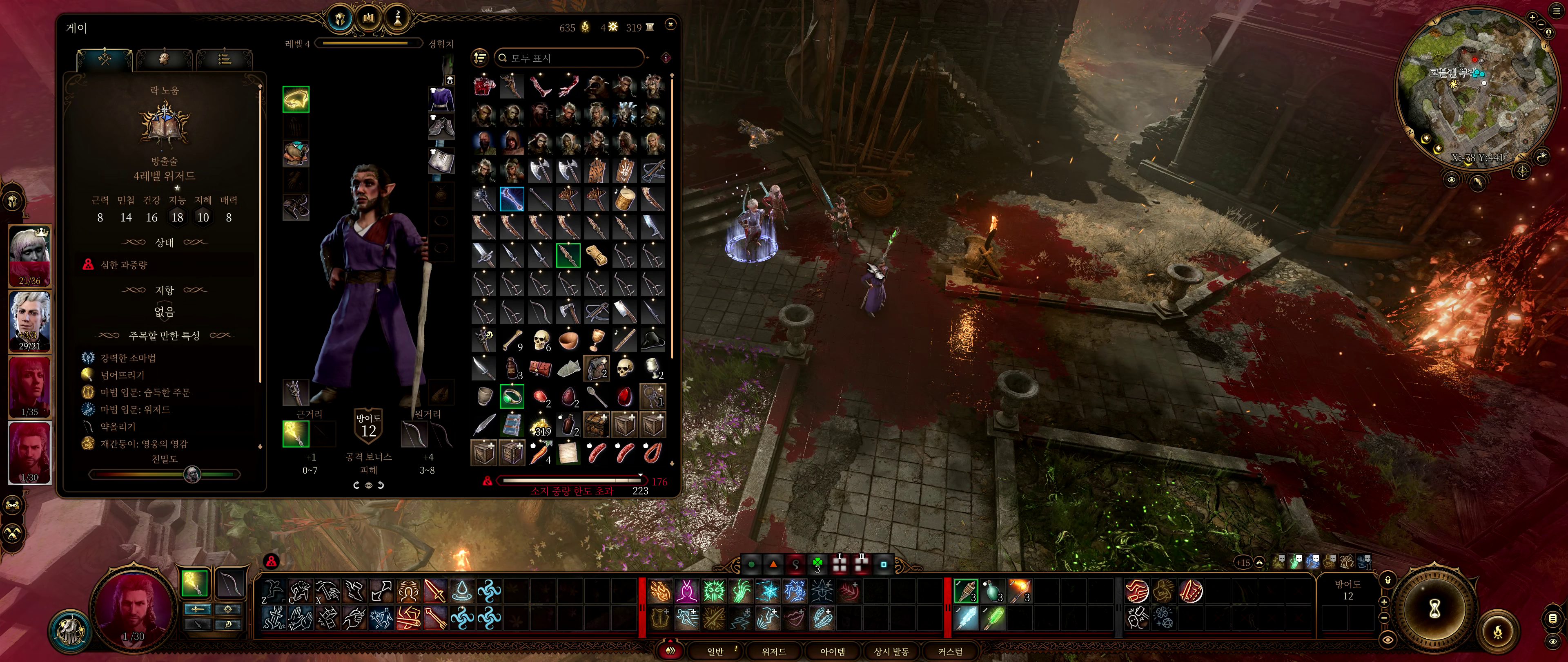Open the spellbook icon at panel top

tap(368, 19)
